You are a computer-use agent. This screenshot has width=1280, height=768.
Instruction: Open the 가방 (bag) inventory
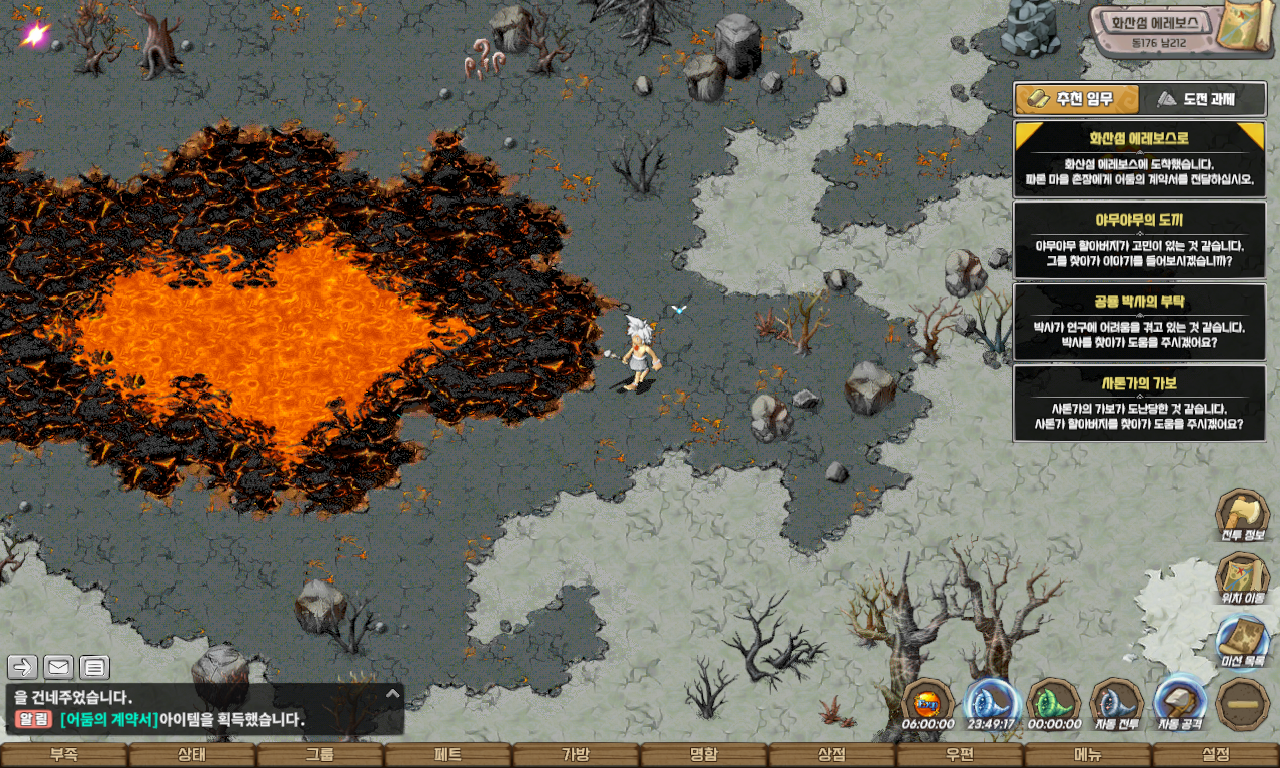[x=576, y=755]
